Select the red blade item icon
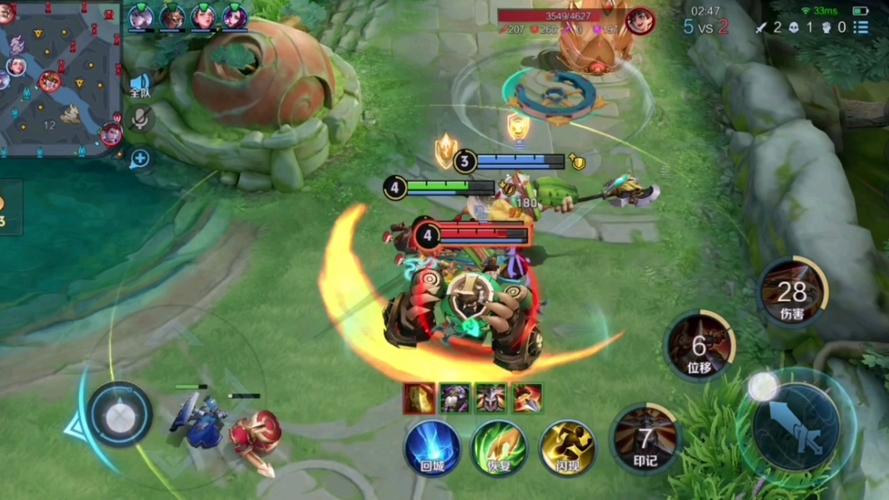 click(x=527, y=398)
